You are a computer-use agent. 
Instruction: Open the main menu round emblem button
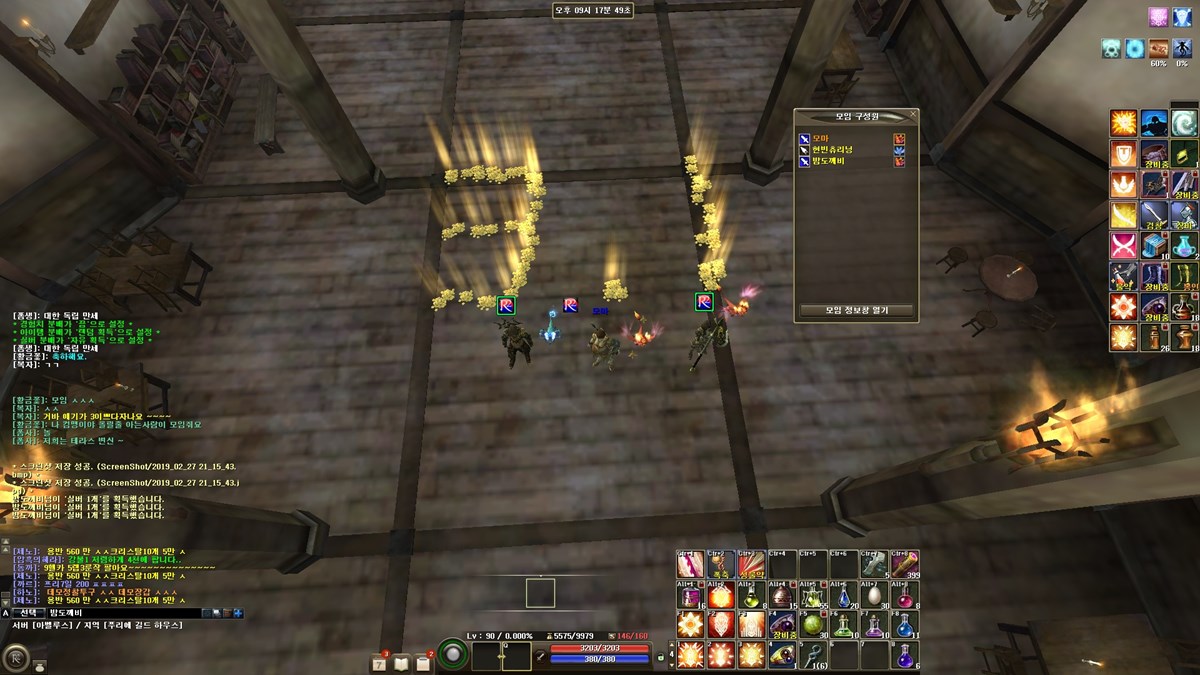click(x=16, y=657)
